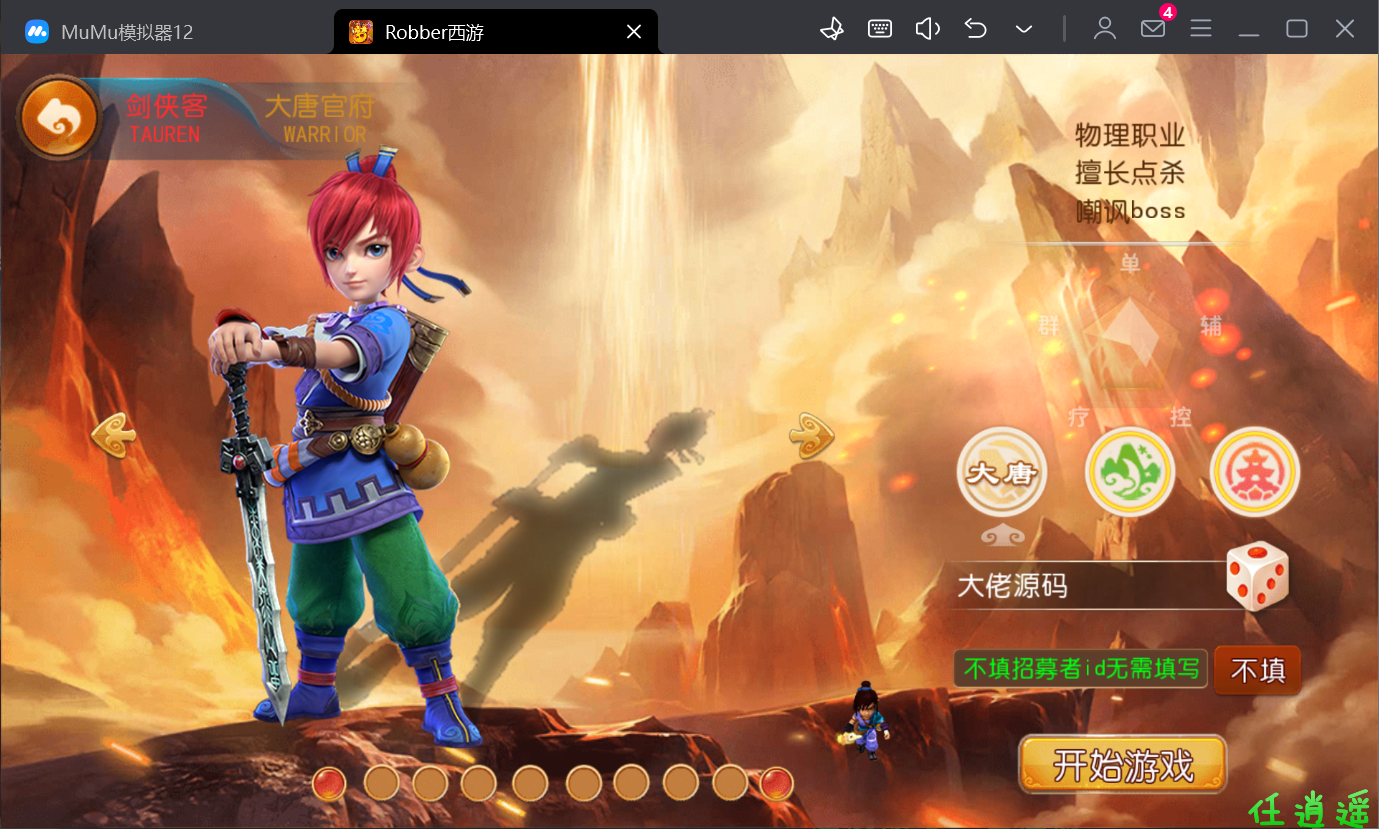Open the MuMu emulator mail inbox
This screenshot has height=829, width=1379.
1153,28
